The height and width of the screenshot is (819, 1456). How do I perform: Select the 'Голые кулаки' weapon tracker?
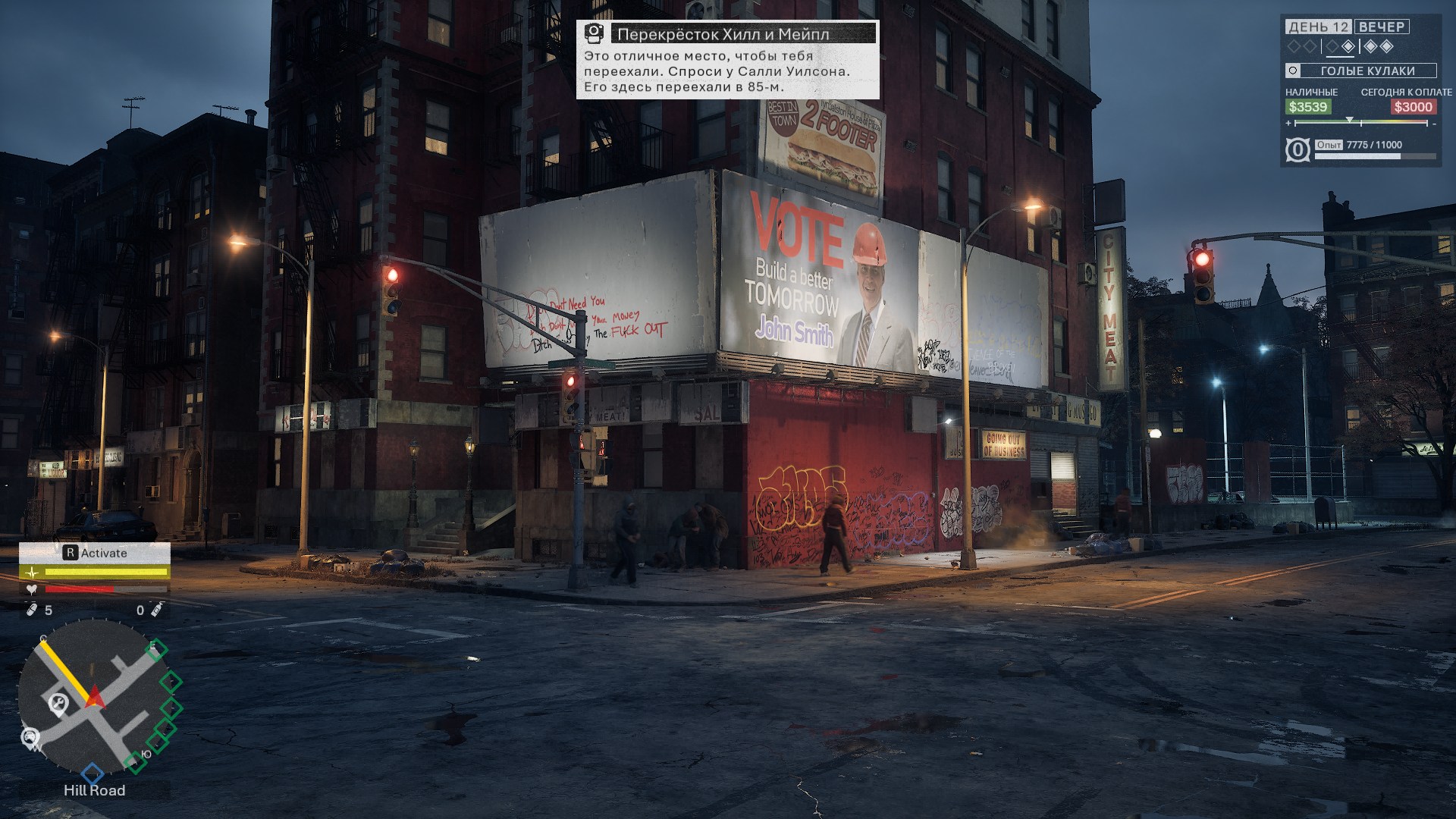click(1361, 71)
